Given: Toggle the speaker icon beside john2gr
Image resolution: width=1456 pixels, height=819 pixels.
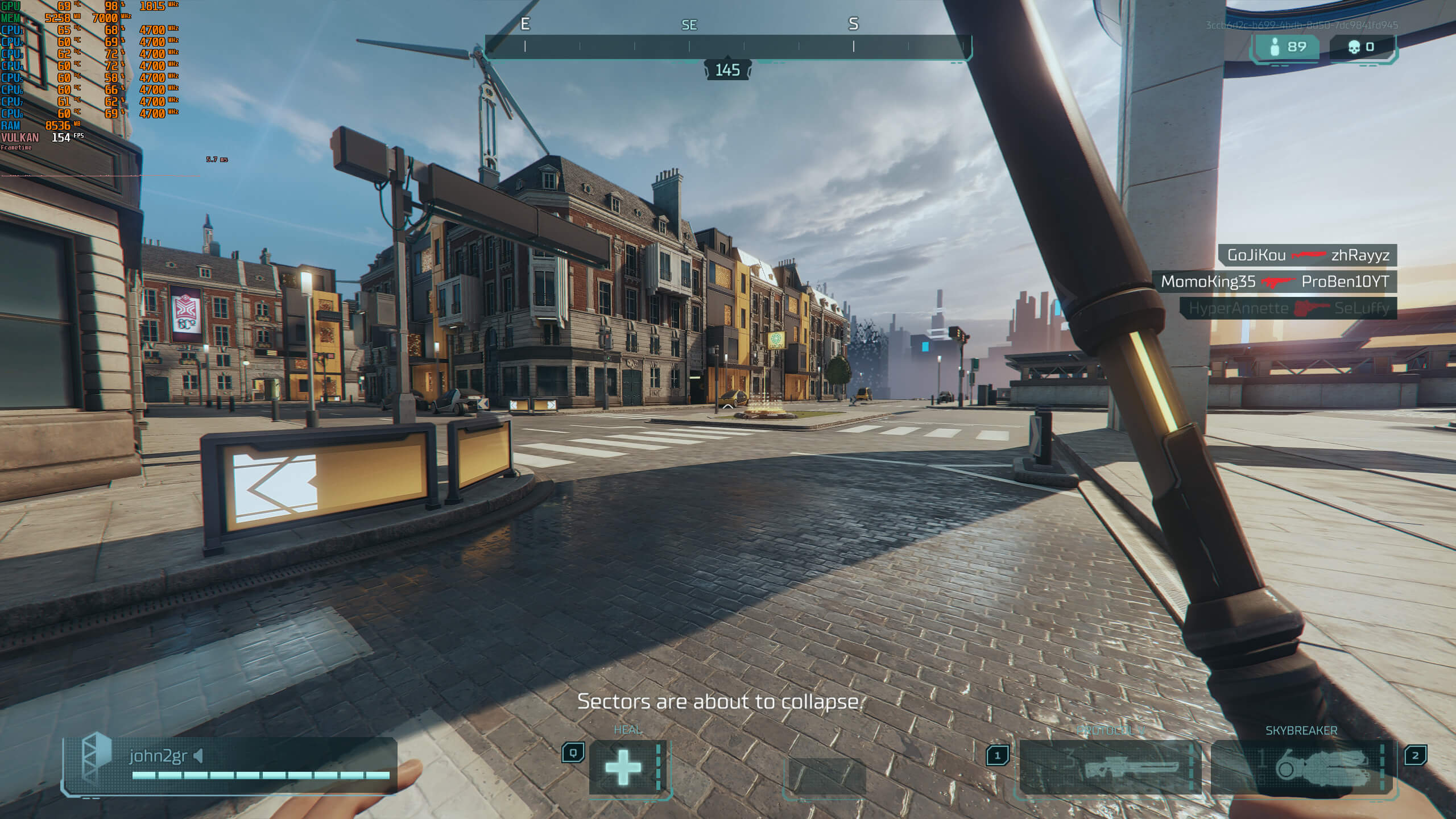Looking at the screenshot, I should click(x=198, y=756).
